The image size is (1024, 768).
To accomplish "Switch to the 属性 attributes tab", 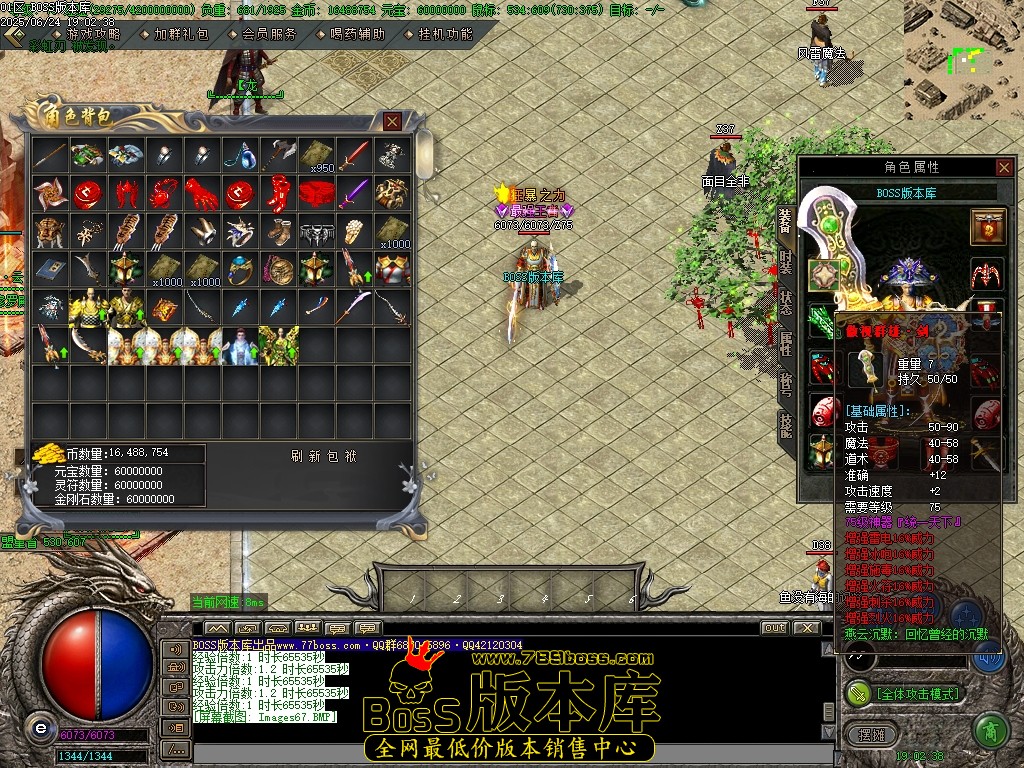I will (786, 345).
